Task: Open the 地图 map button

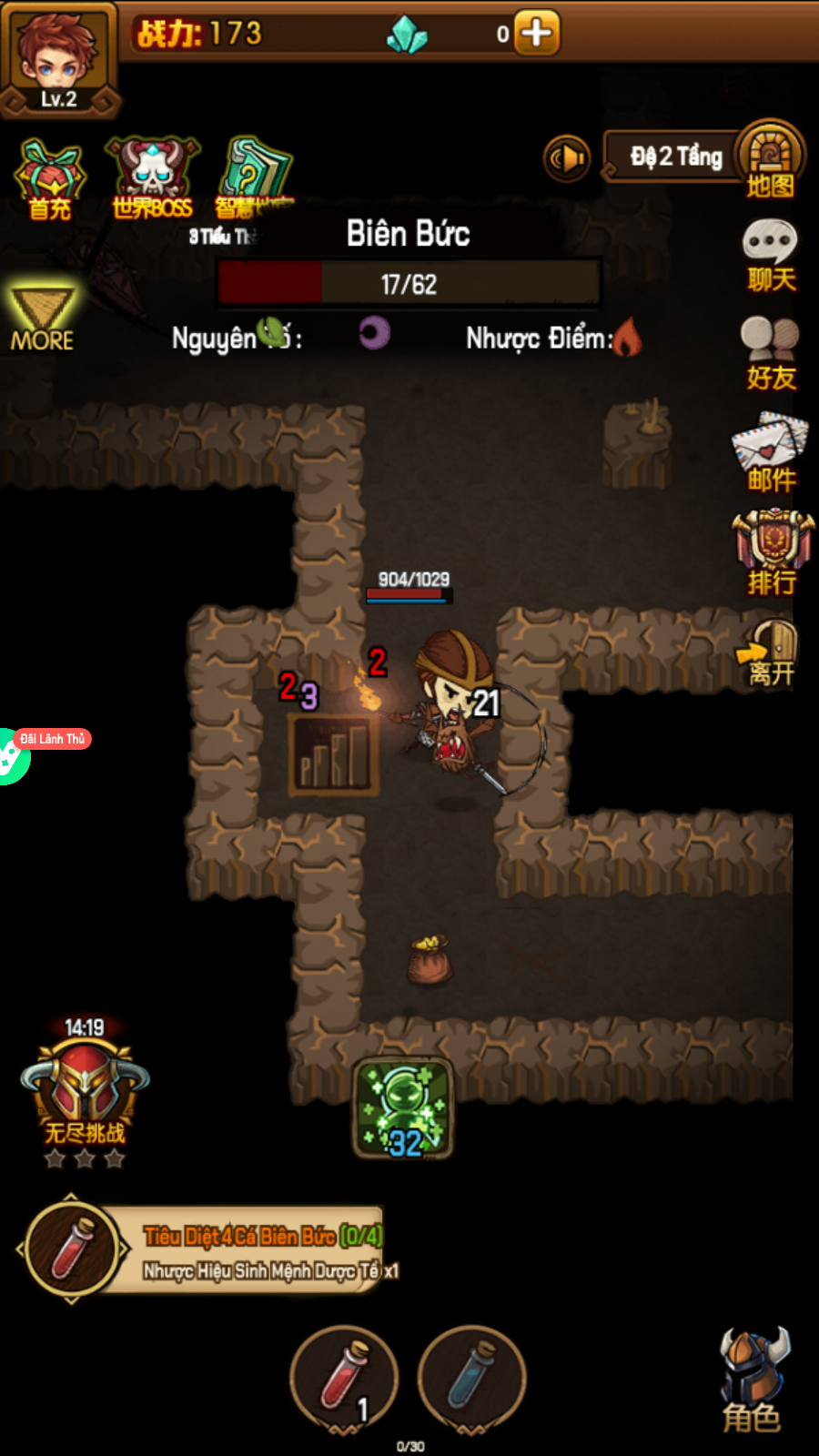Action: [770, 159]
